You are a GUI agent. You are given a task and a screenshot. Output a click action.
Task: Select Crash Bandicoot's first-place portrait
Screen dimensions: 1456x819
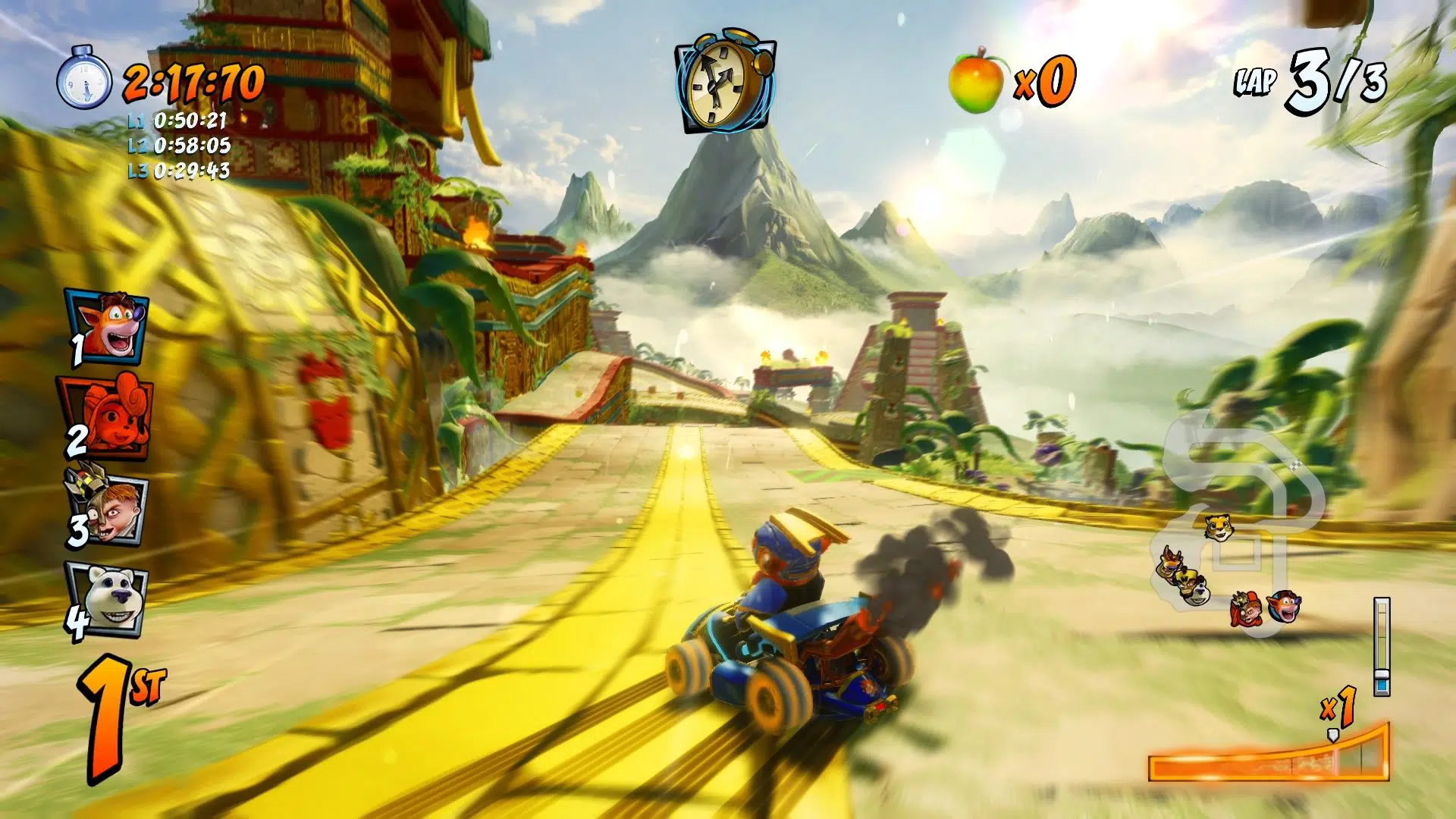[110, 325]
